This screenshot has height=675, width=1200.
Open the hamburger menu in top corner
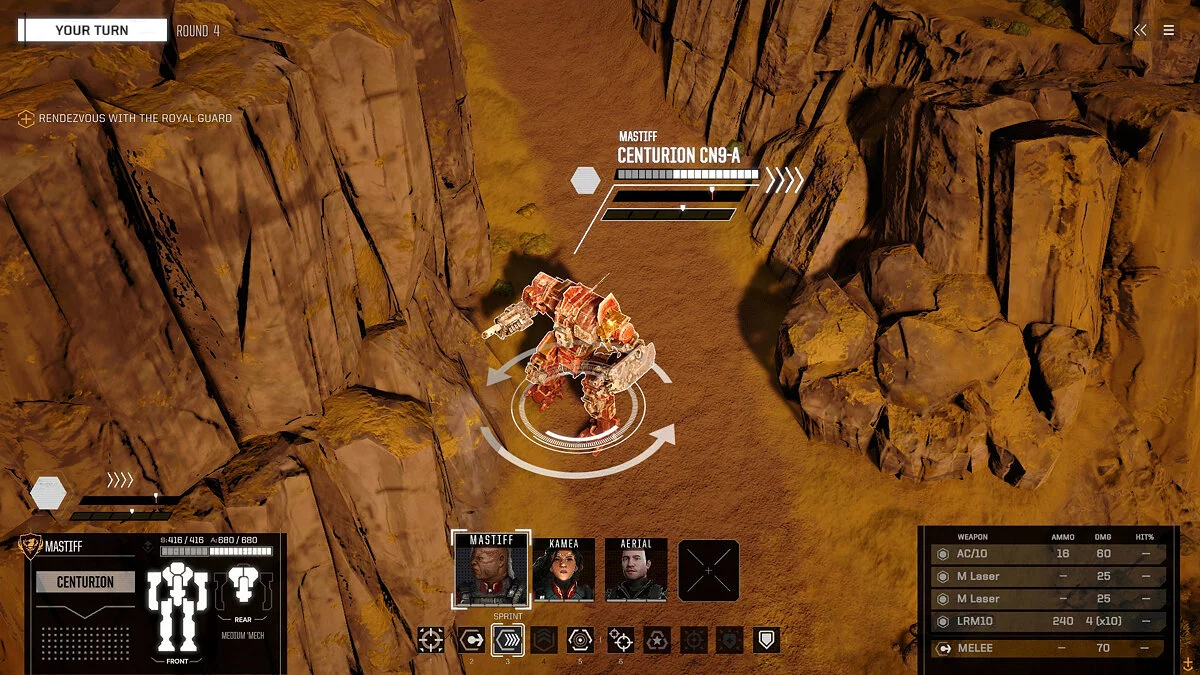pyautogui.click(x=1169, y=30)
